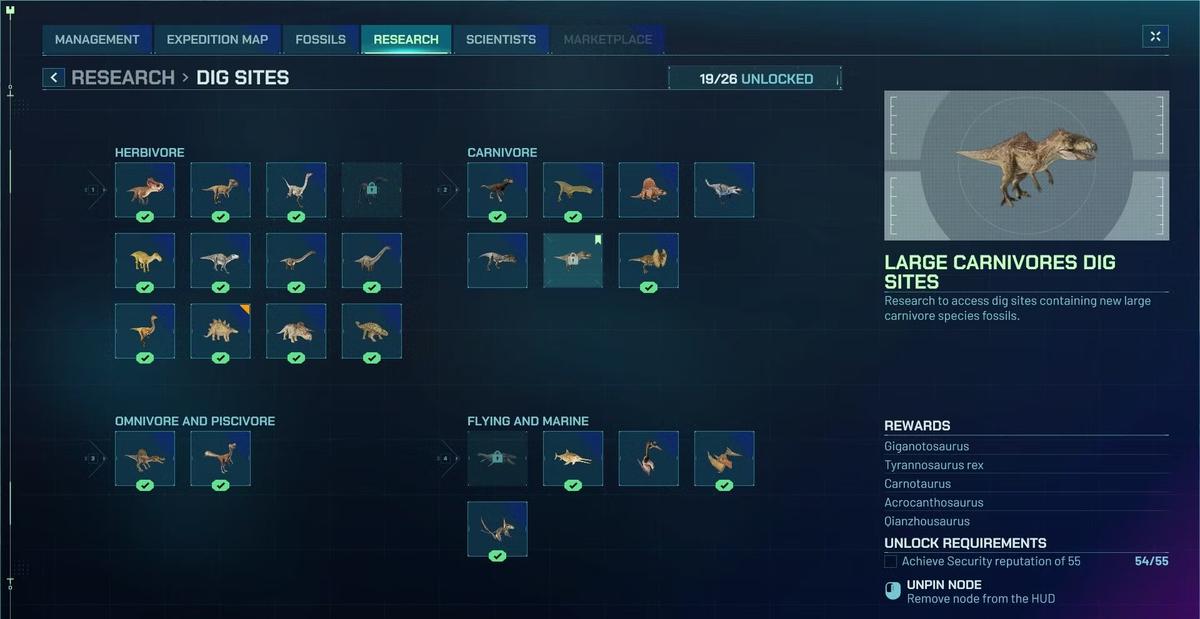Choose the pinned locked large carnivore node

pos(573,260)
